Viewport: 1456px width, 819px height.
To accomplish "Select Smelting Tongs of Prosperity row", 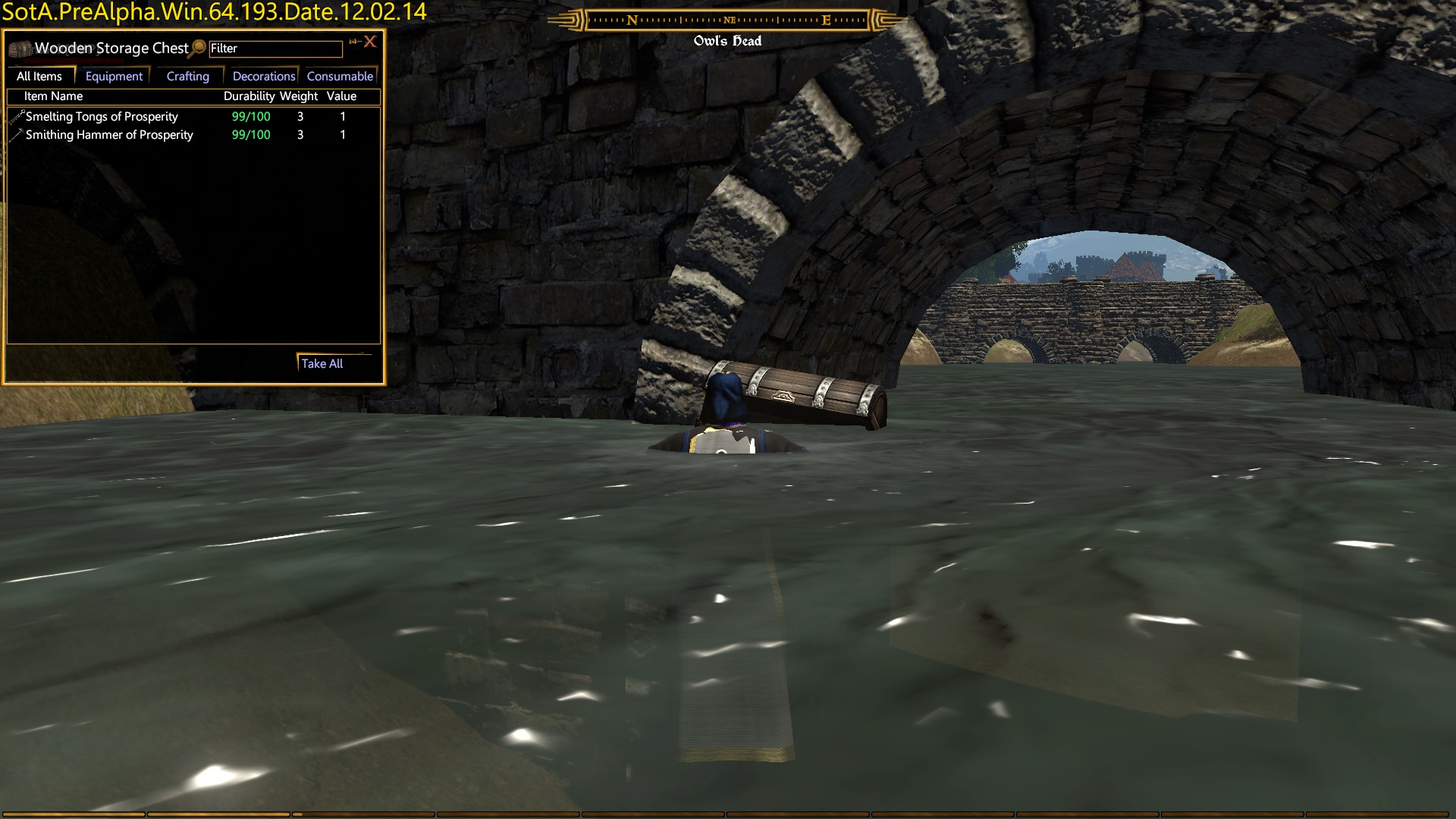I will pyautogui.click(x=102, y=117).
